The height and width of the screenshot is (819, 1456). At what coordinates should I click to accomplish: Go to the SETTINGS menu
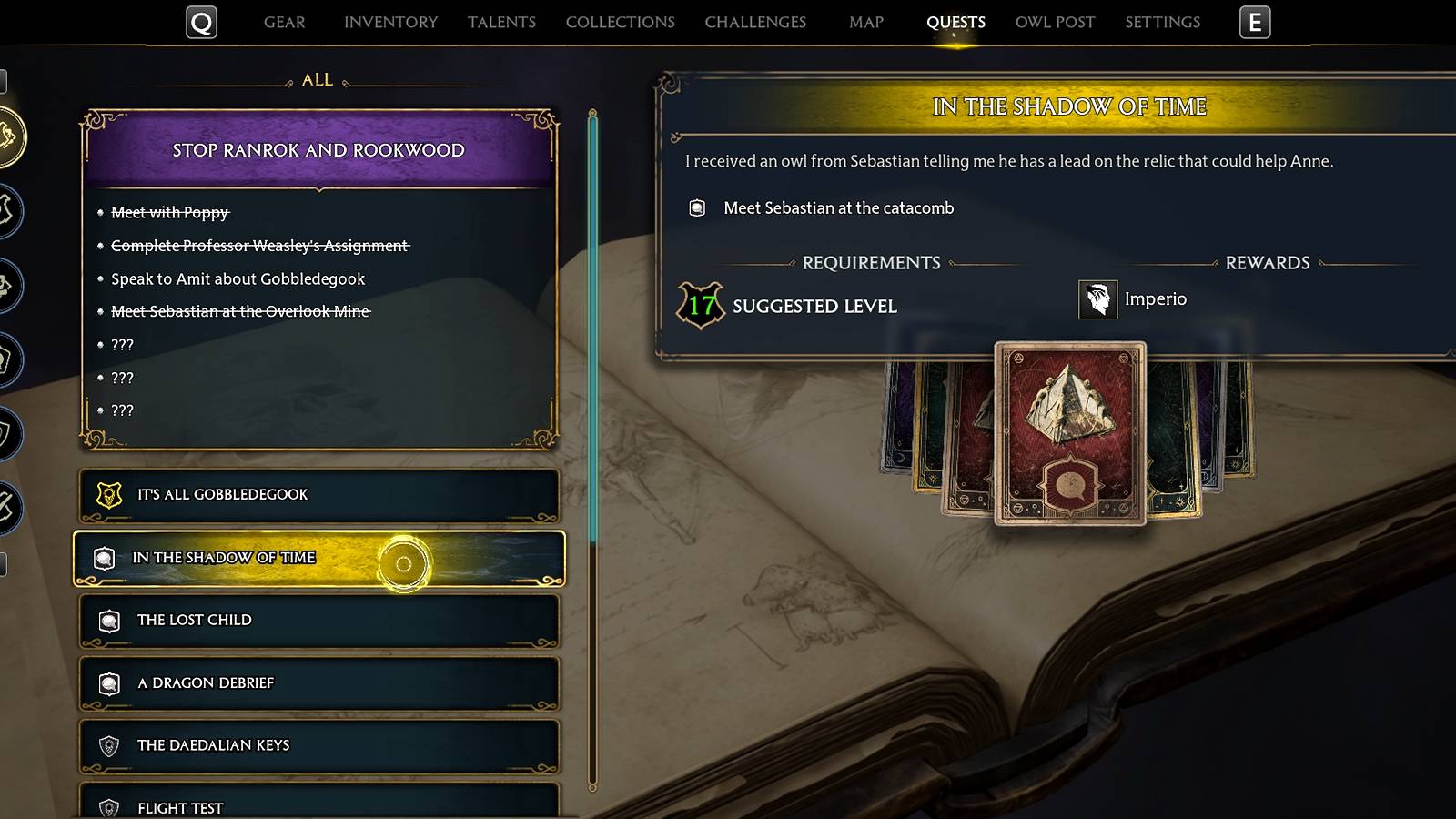point(1162,22)
